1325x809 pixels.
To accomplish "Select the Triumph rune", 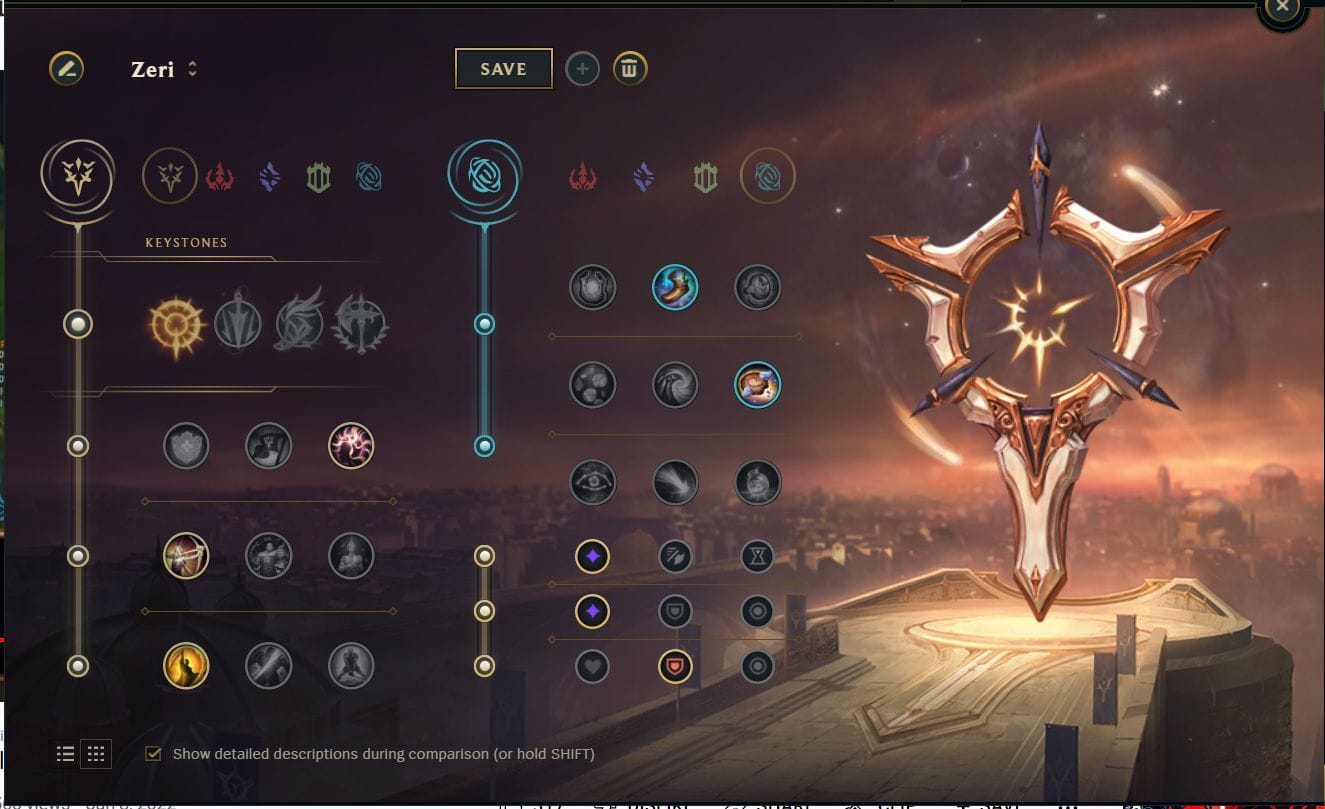I will [x=267, y=447].
